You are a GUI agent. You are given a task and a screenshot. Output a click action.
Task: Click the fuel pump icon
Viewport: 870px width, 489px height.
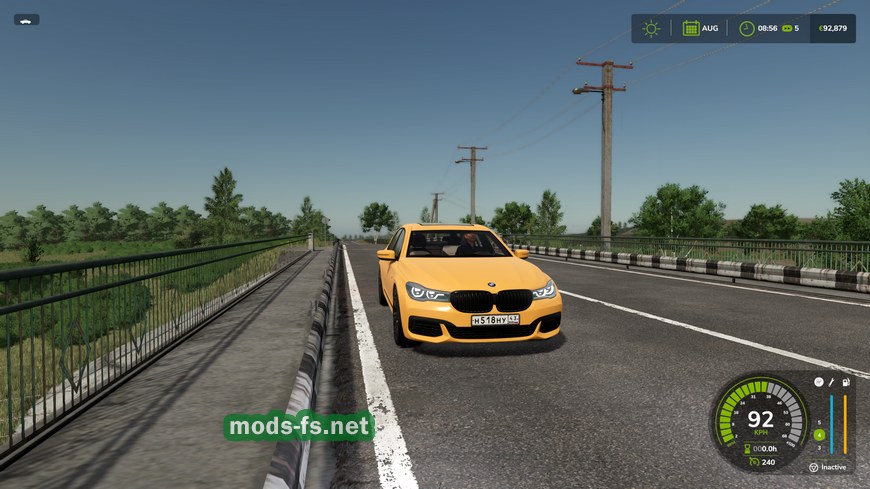pos(846,383)
